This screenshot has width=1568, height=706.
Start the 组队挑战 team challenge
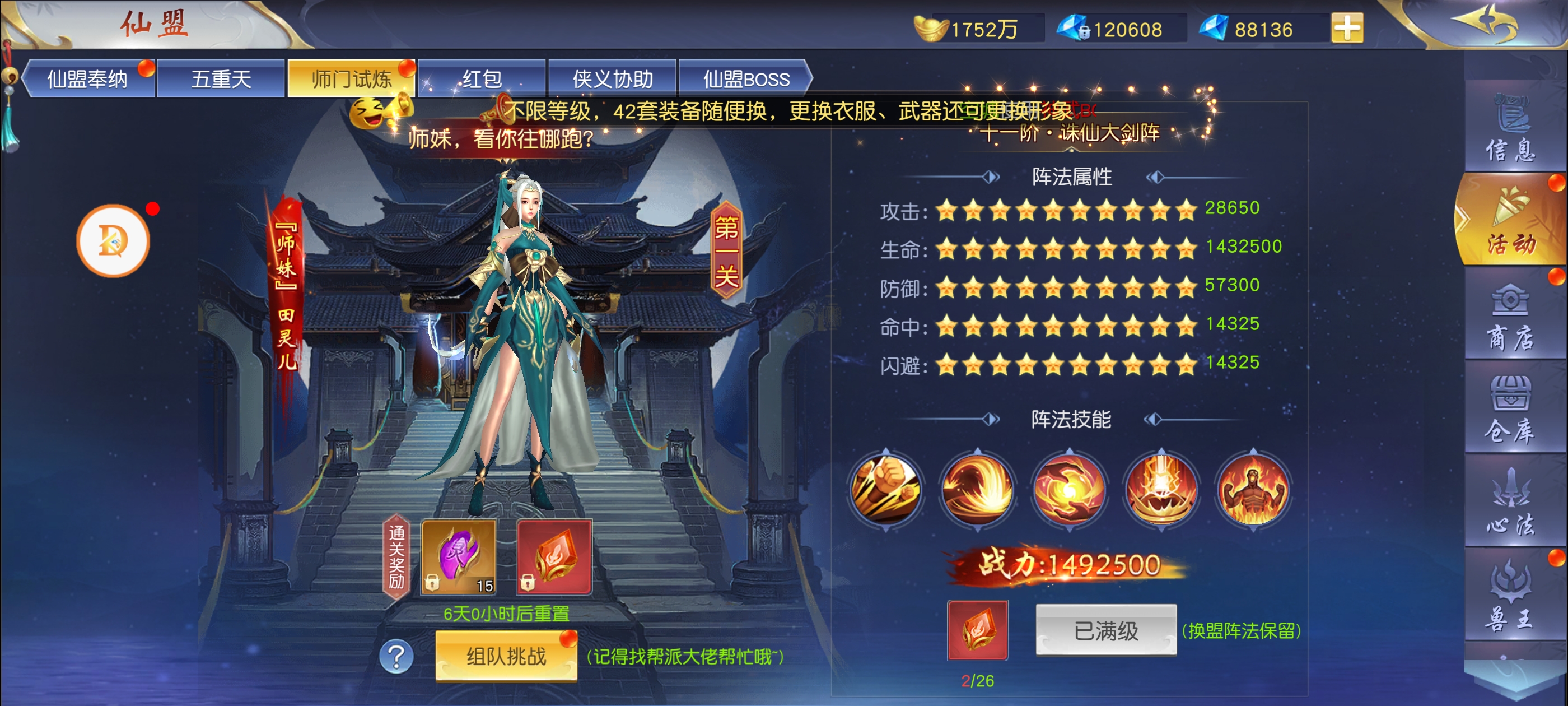point(506,656)
